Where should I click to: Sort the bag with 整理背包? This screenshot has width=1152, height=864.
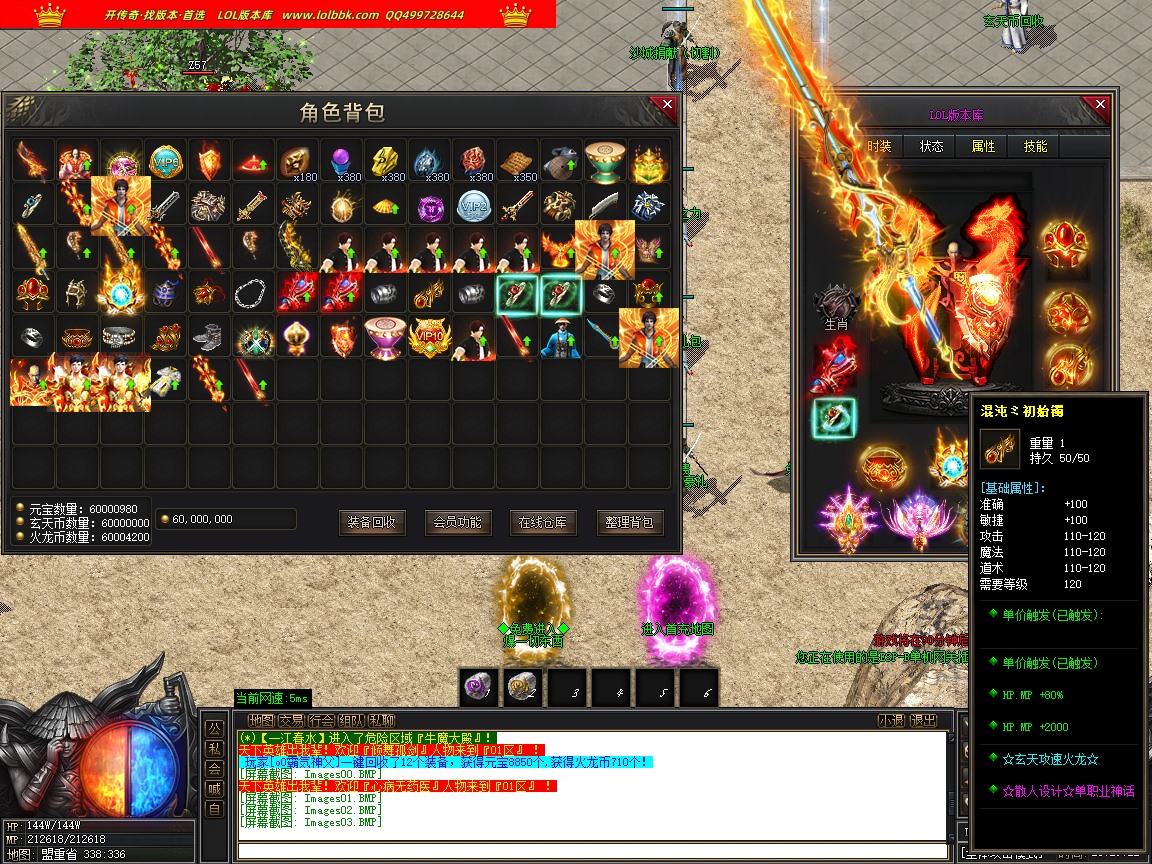click(630, 522)
